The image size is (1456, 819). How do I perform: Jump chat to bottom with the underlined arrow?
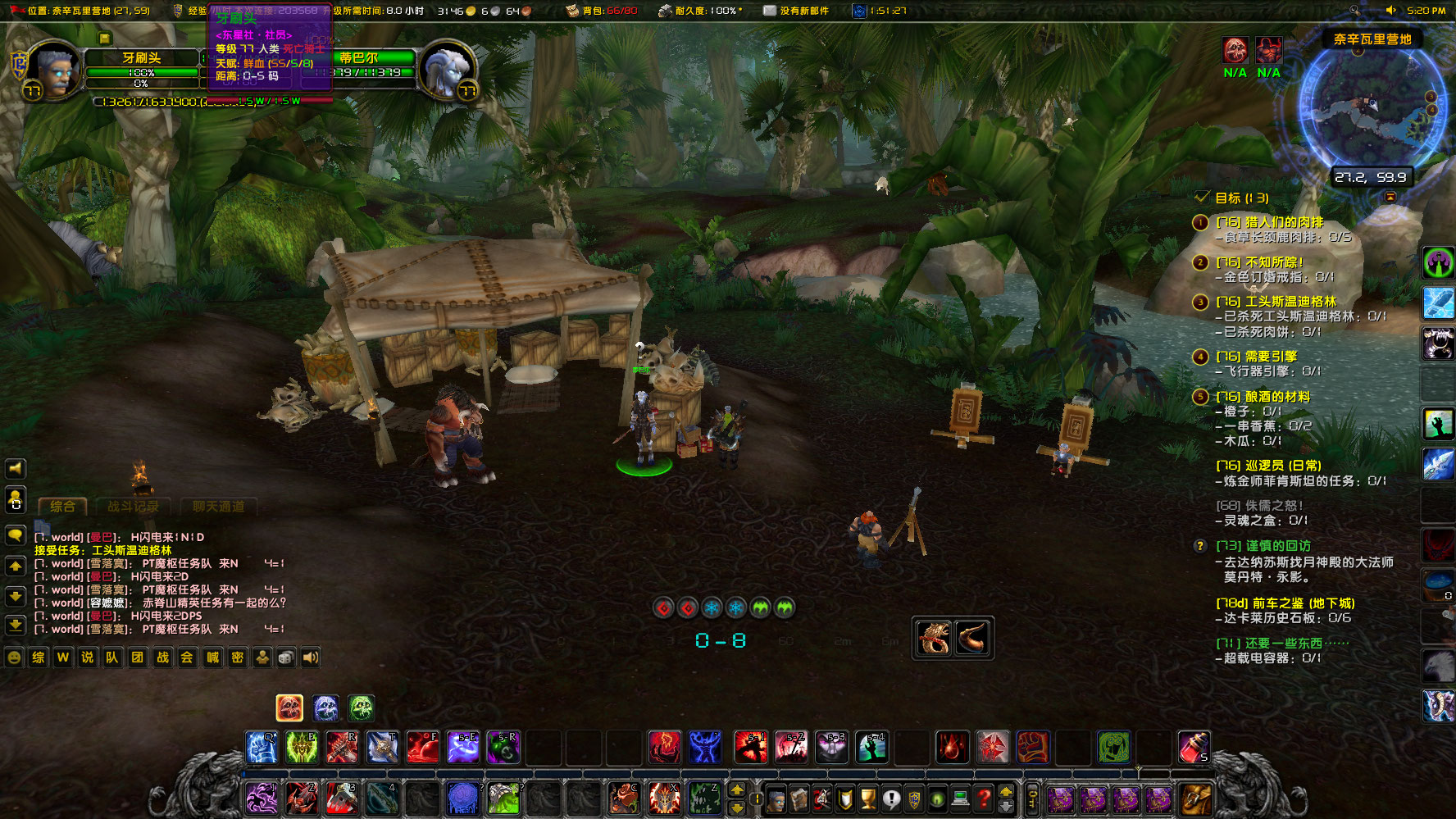coord(16,626)
